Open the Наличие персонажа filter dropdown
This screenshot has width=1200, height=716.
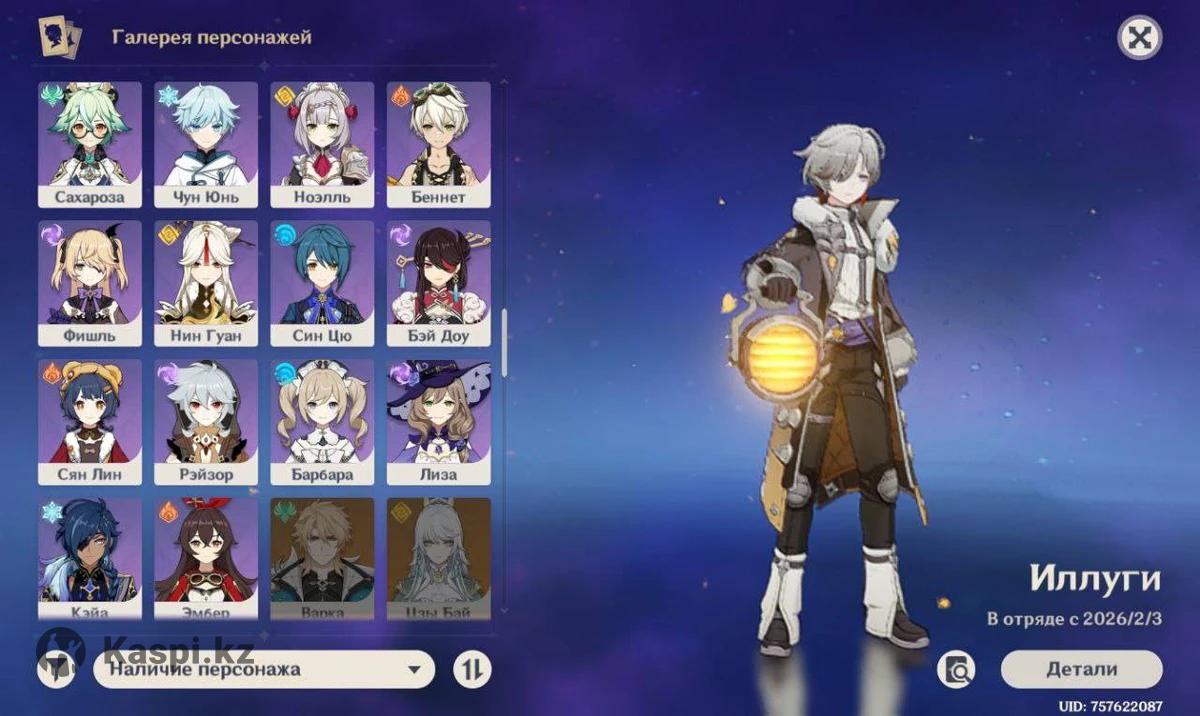coord(264,670)
